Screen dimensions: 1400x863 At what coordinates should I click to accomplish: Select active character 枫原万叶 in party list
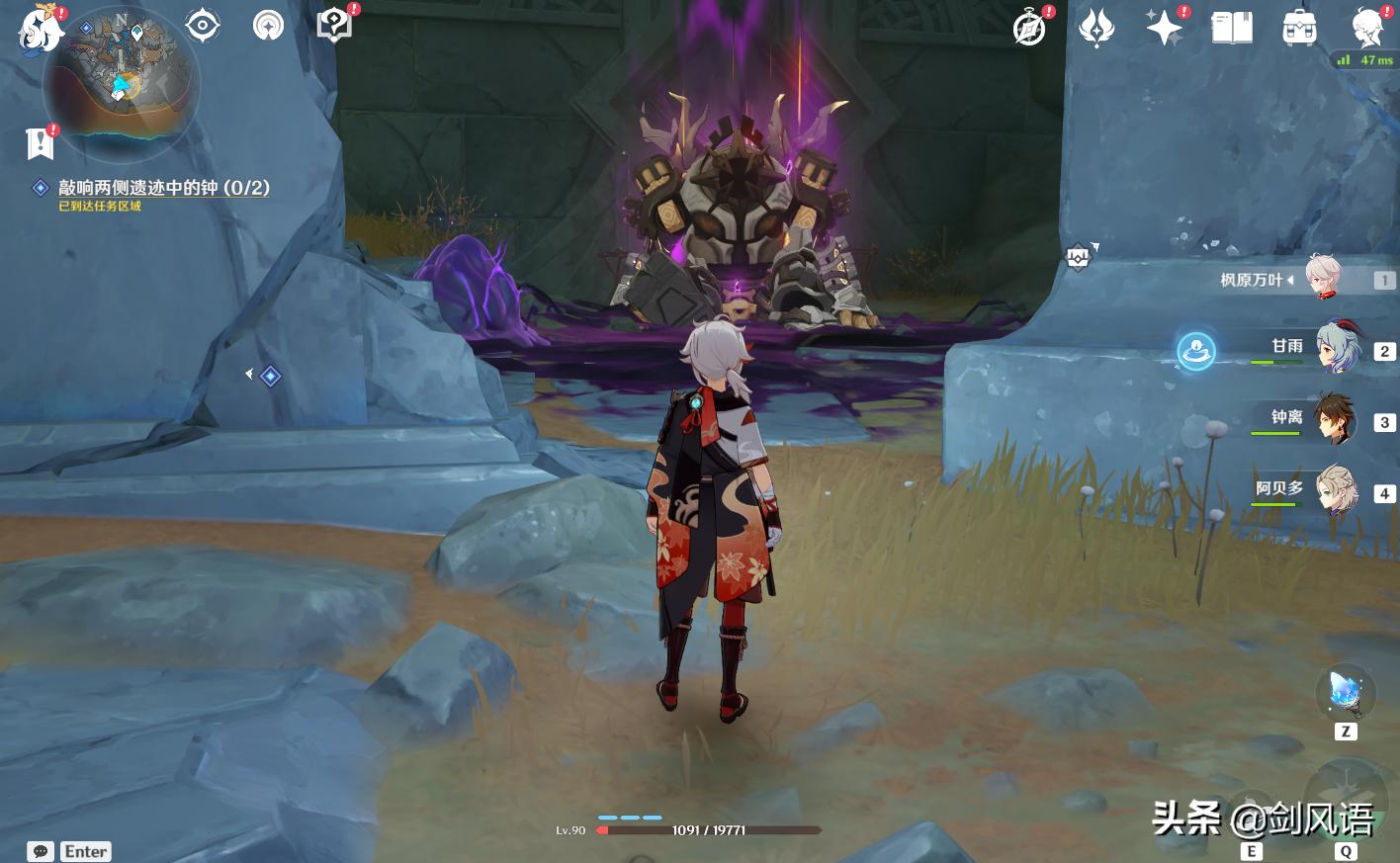pyautogui.click(x=1323, y=279)
